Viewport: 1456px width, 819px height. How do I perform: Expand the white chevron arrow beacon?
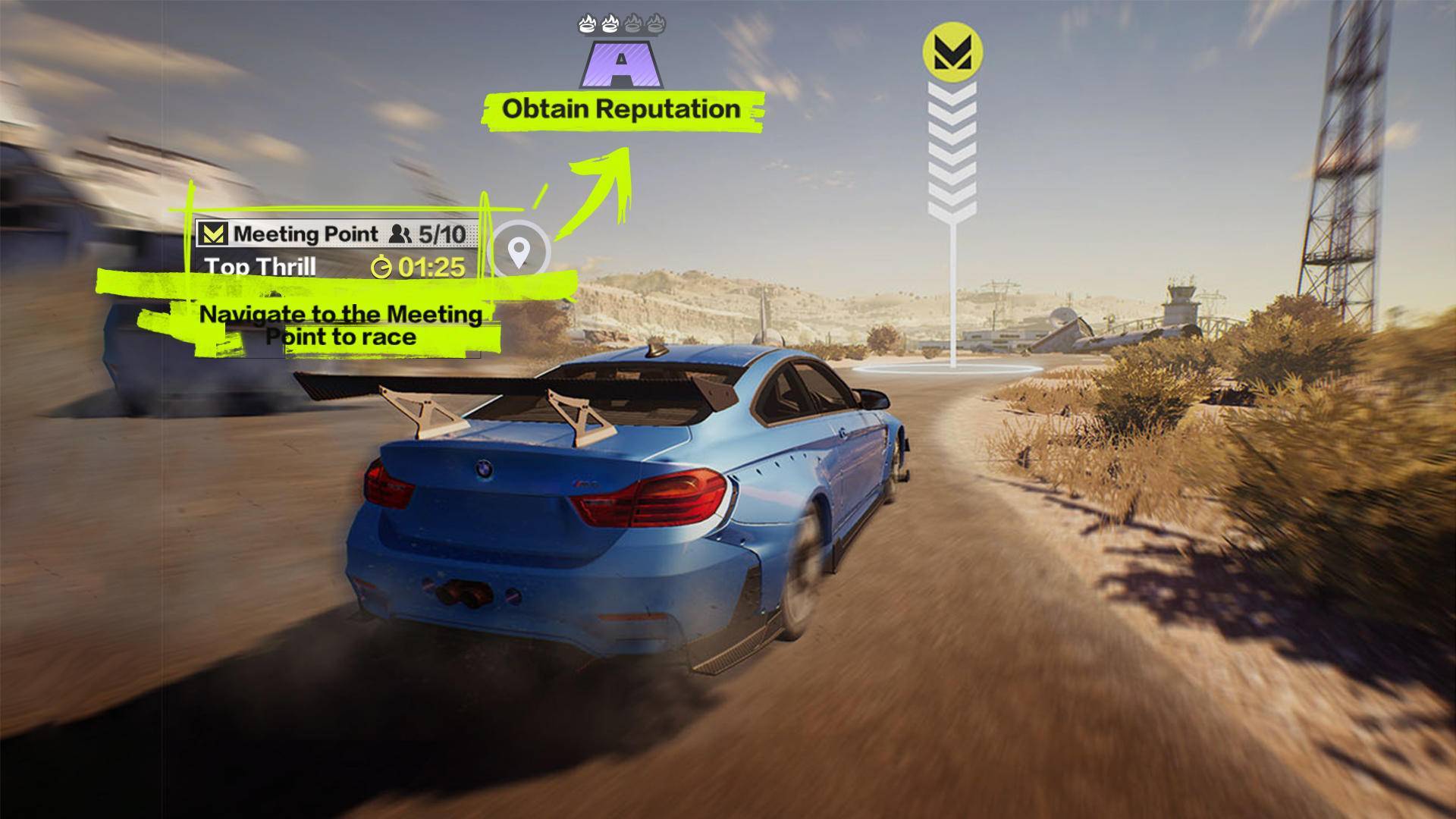pos(954,148)
